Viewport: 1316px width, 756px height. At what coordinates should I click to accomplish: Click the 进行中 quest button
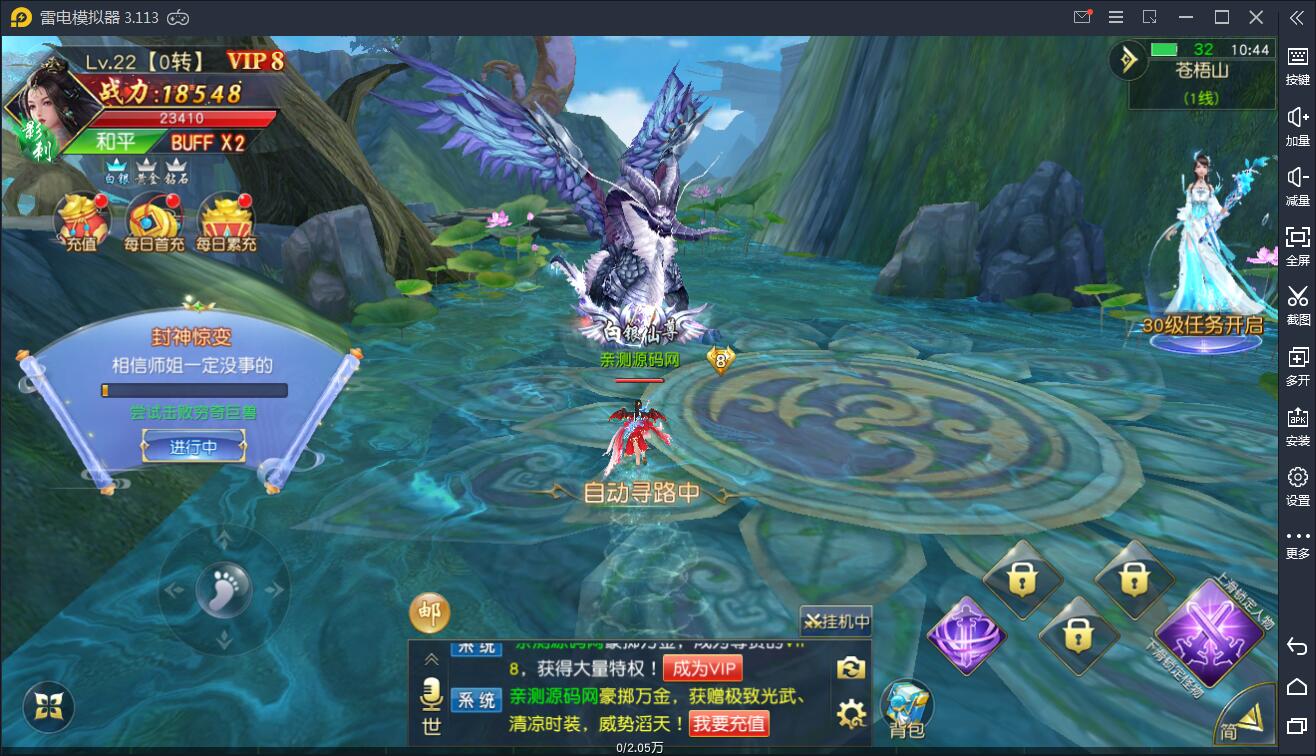point(193,447)
